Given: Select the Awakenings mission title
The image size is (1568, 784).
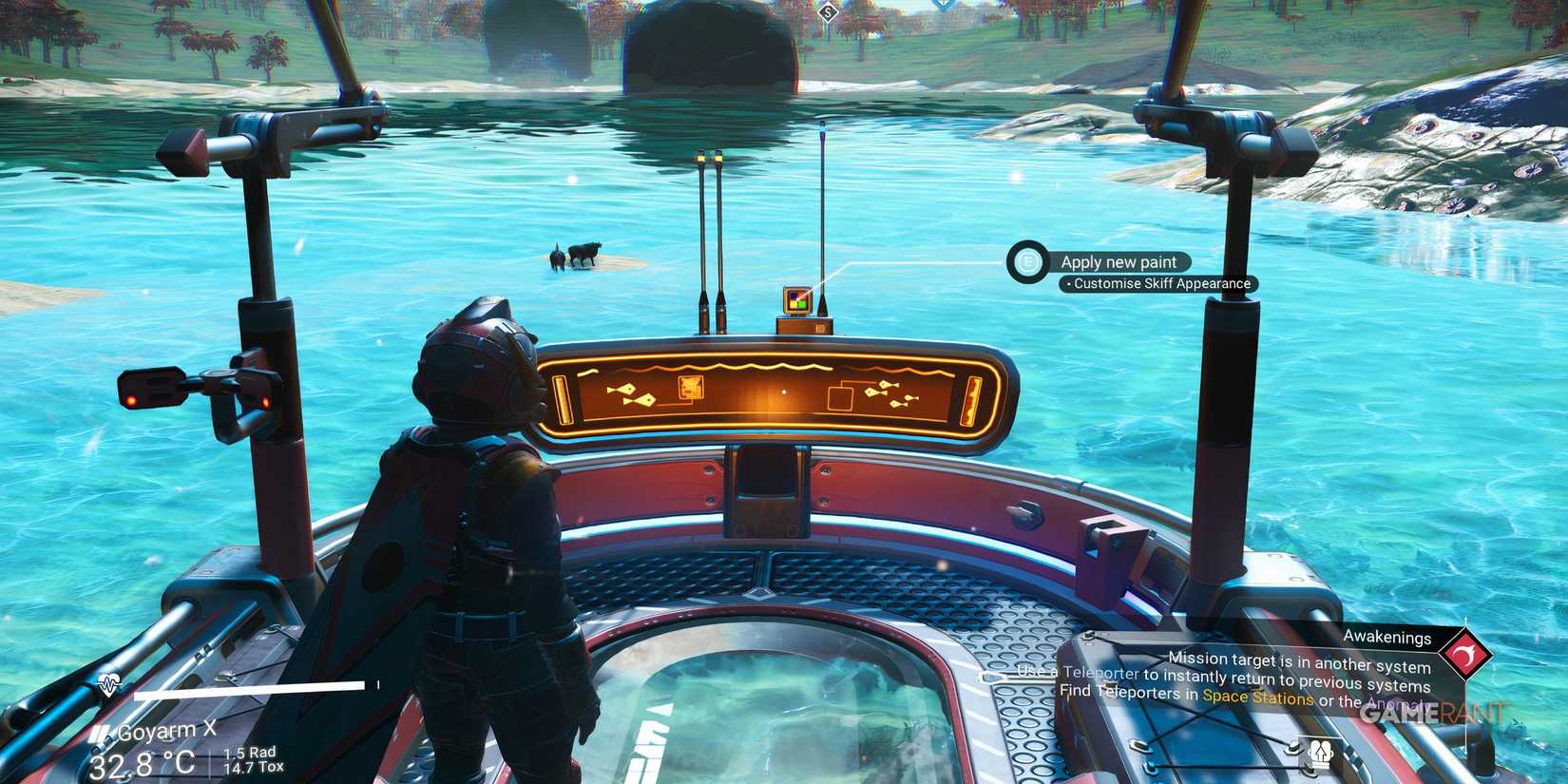Looking at the screenshot, I should coord(1388,638).
